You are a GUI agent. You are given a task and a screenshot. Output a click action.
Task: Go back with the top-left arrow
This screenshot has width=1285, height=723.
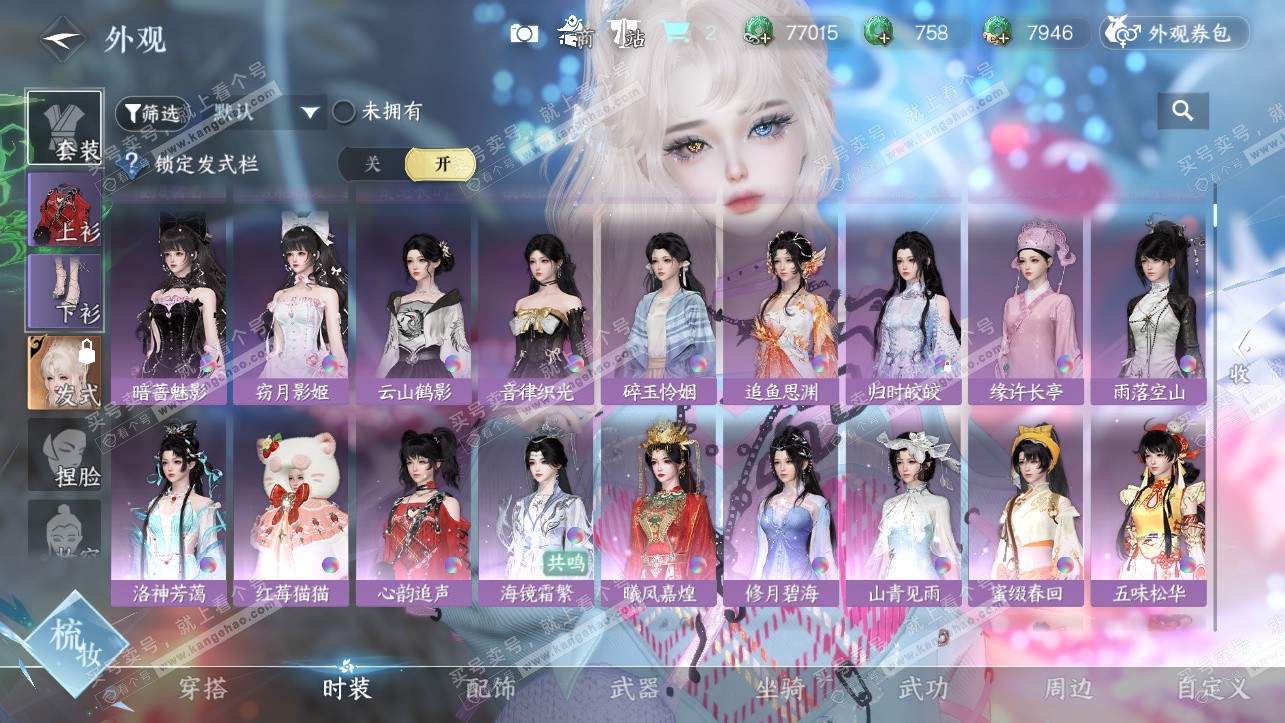pos(62,39)
